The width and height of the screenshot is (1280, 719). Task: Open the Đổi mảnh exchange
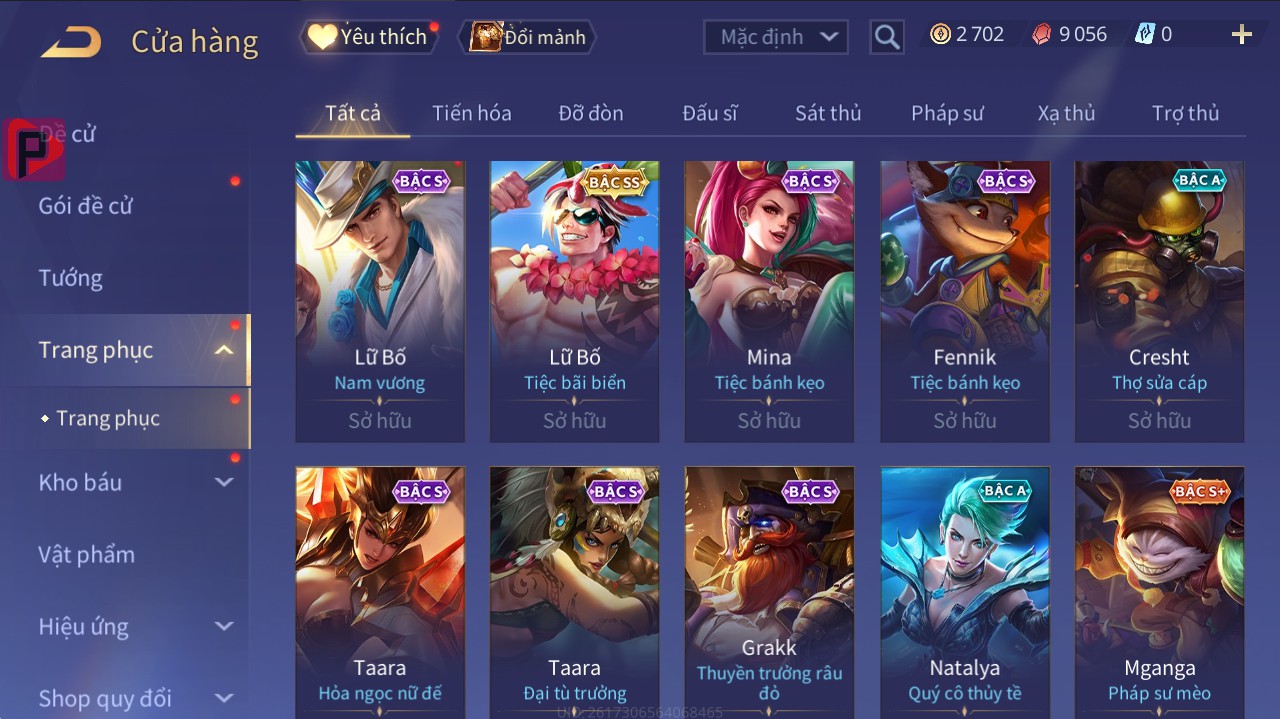529,37
